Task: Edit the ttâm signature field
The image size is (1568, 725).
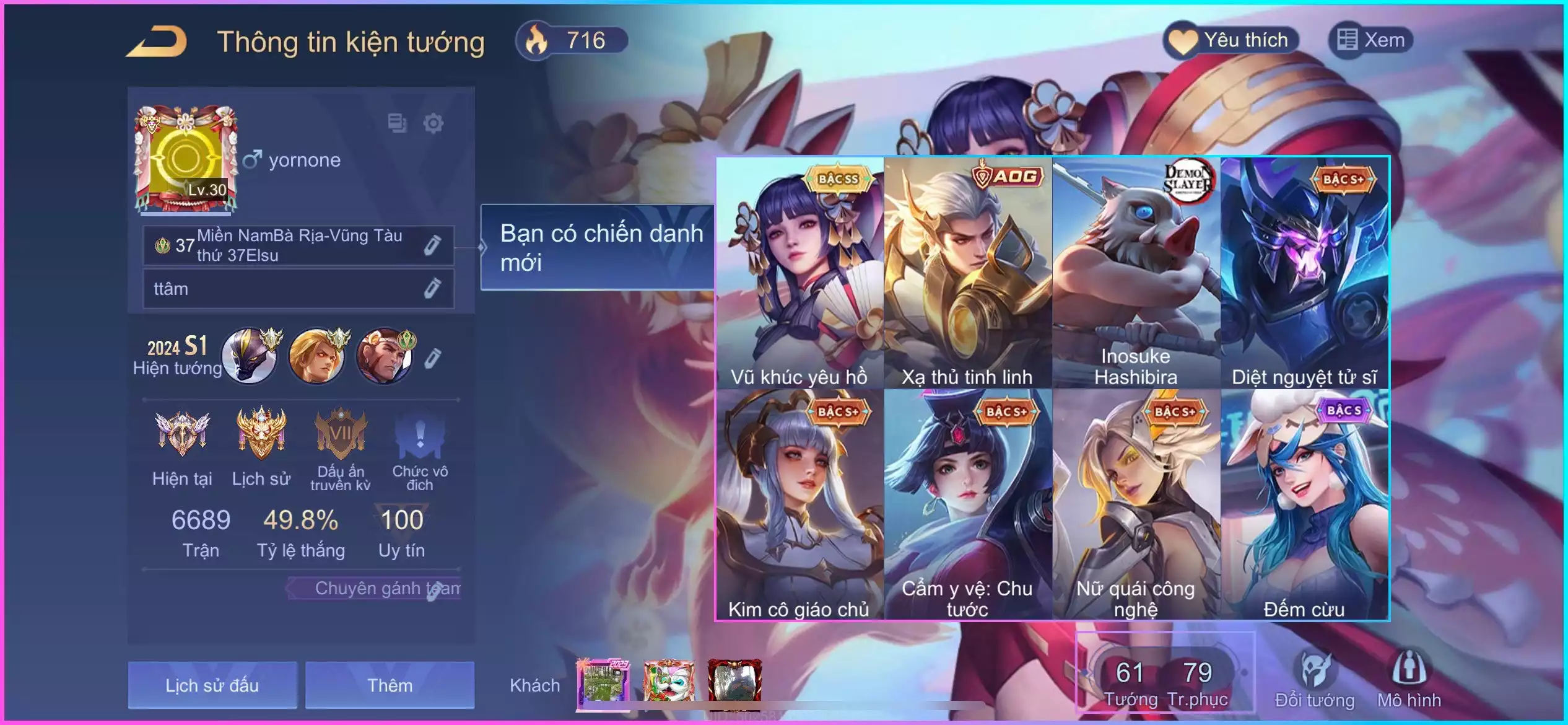Action: point(432,288)
